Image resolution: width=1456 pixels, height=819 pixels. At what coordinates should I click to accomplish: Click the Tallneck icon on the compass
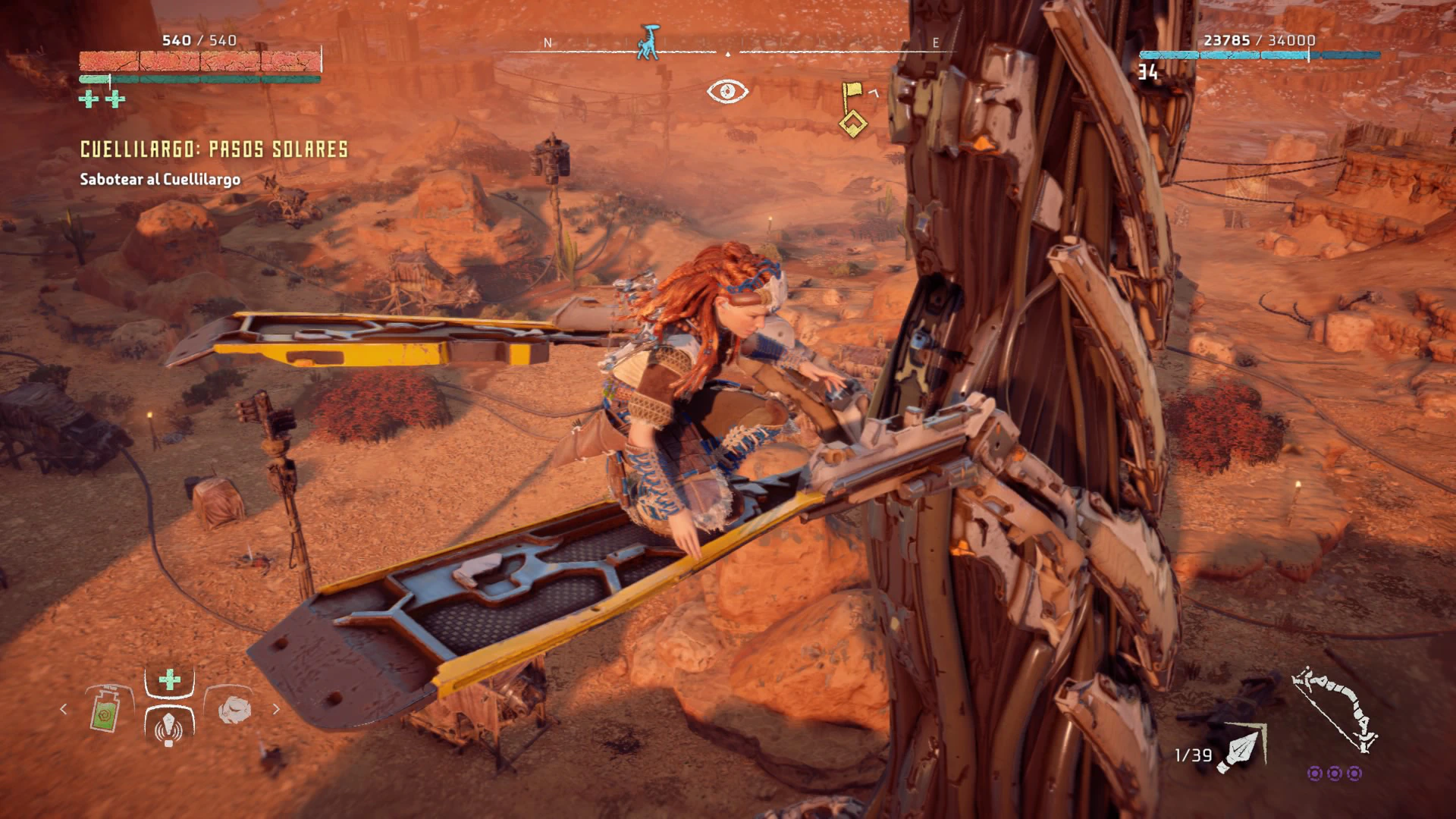(x=648, y=42)
